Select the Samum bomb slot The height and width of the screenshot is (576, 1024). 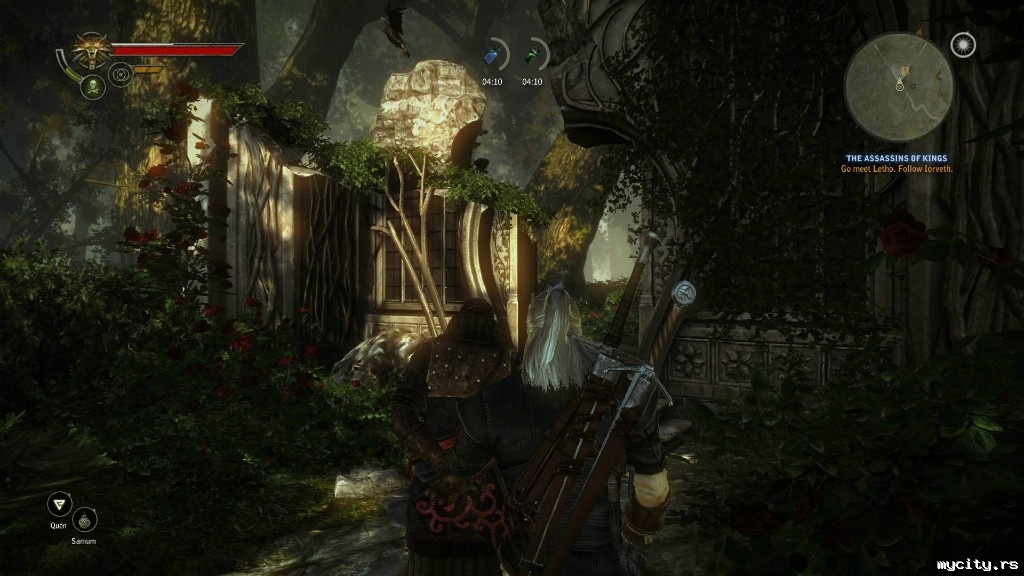(85, 520)
